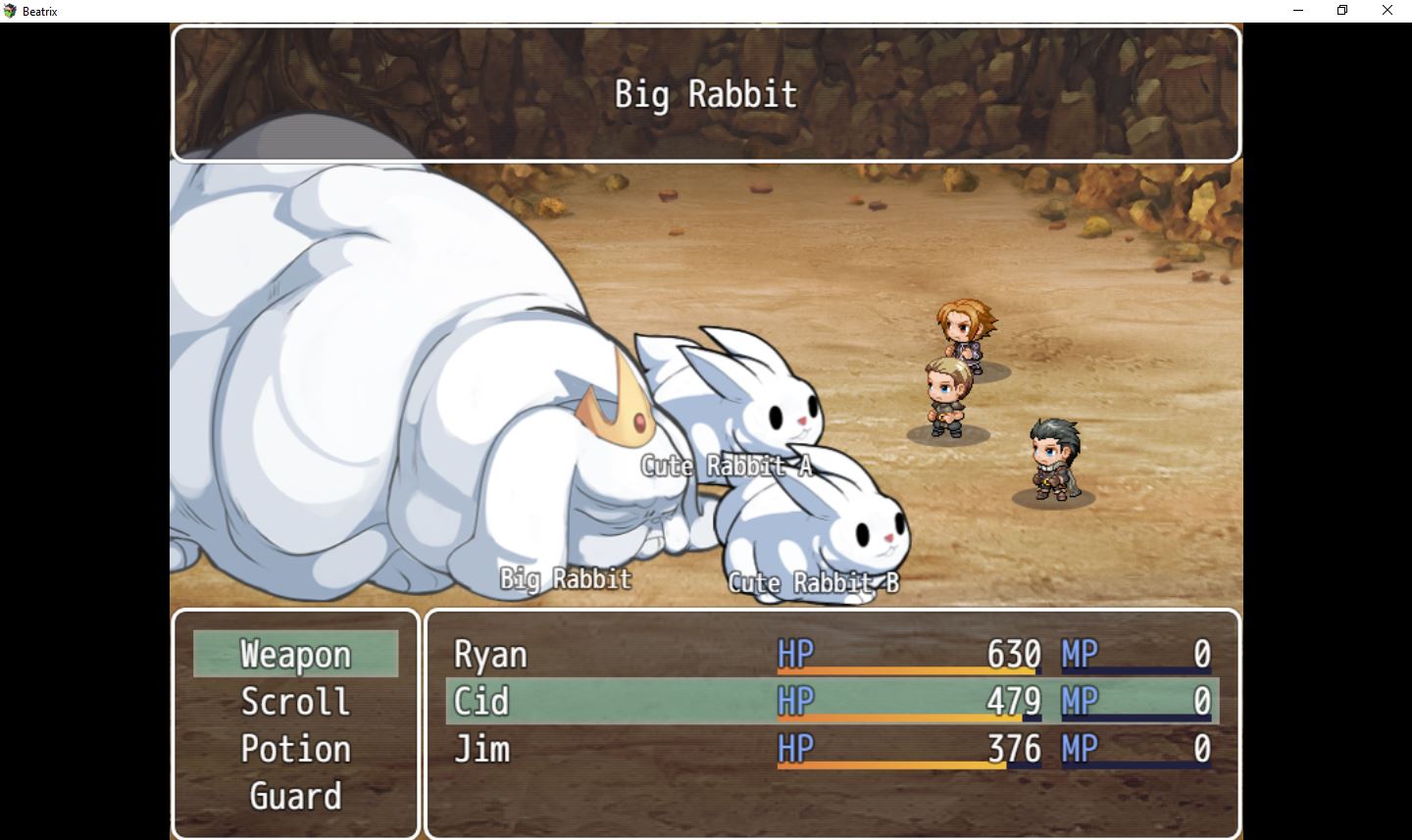This screenshot has height=840, width=1412.
Task: Open the Potion command
Action: 295,749
